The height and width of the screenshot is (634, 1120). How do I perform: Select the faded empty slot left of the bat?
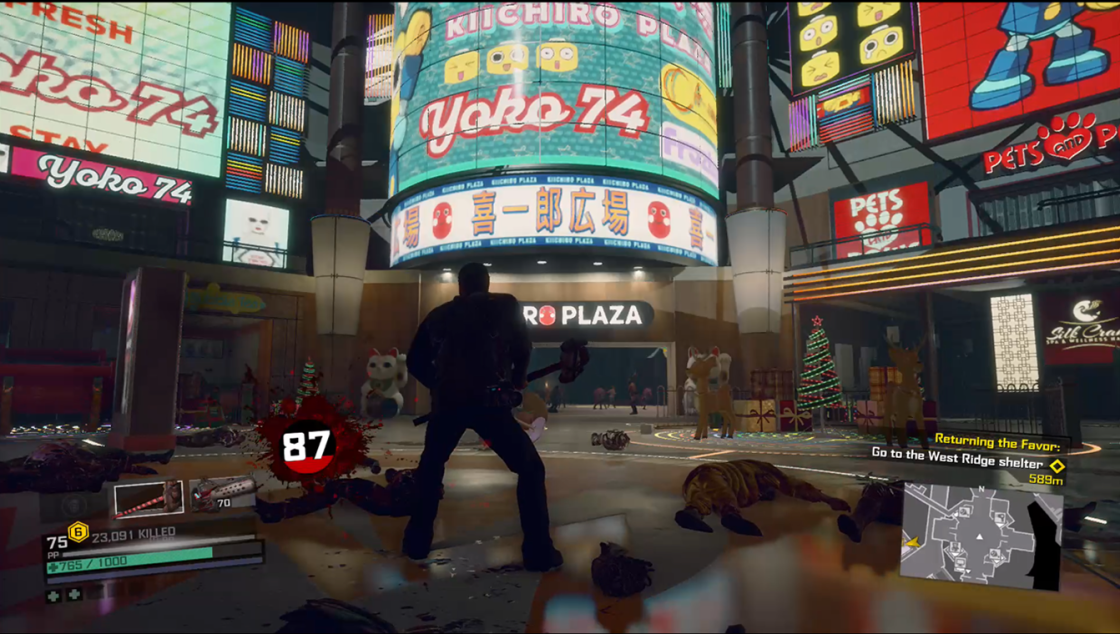(74, 504)
